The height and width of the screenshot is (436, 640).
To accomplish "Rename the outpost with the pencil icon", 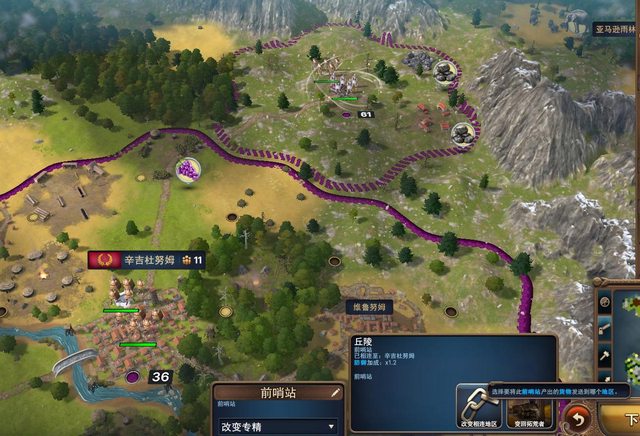I will [335, 393].
